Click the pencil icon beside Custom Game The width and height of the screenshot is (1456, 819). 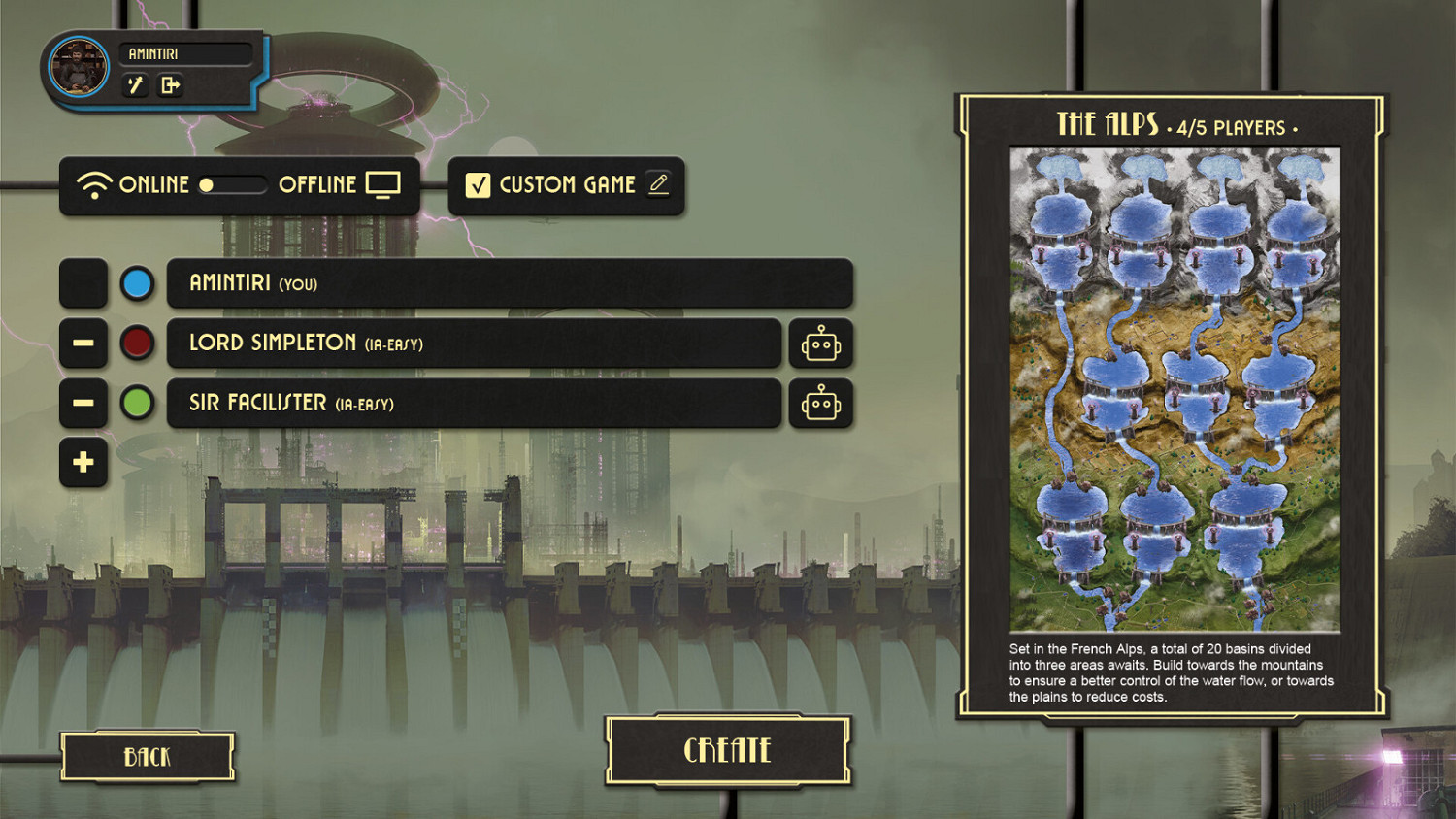[x=658, y=184]
